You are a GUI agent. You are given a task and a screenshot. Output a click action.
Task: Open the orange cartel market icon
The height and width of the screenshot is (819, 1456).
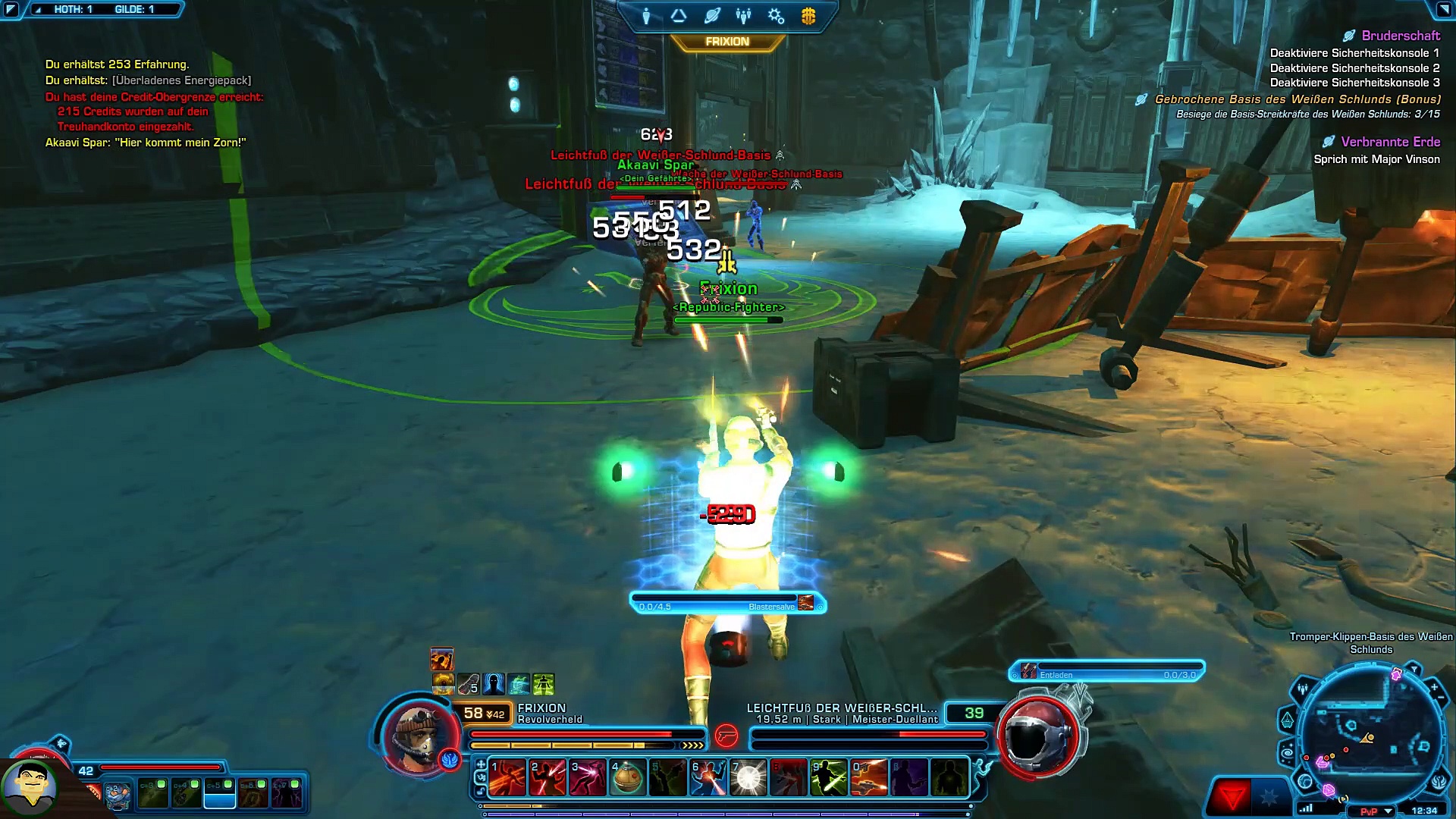tap(808, 16)
